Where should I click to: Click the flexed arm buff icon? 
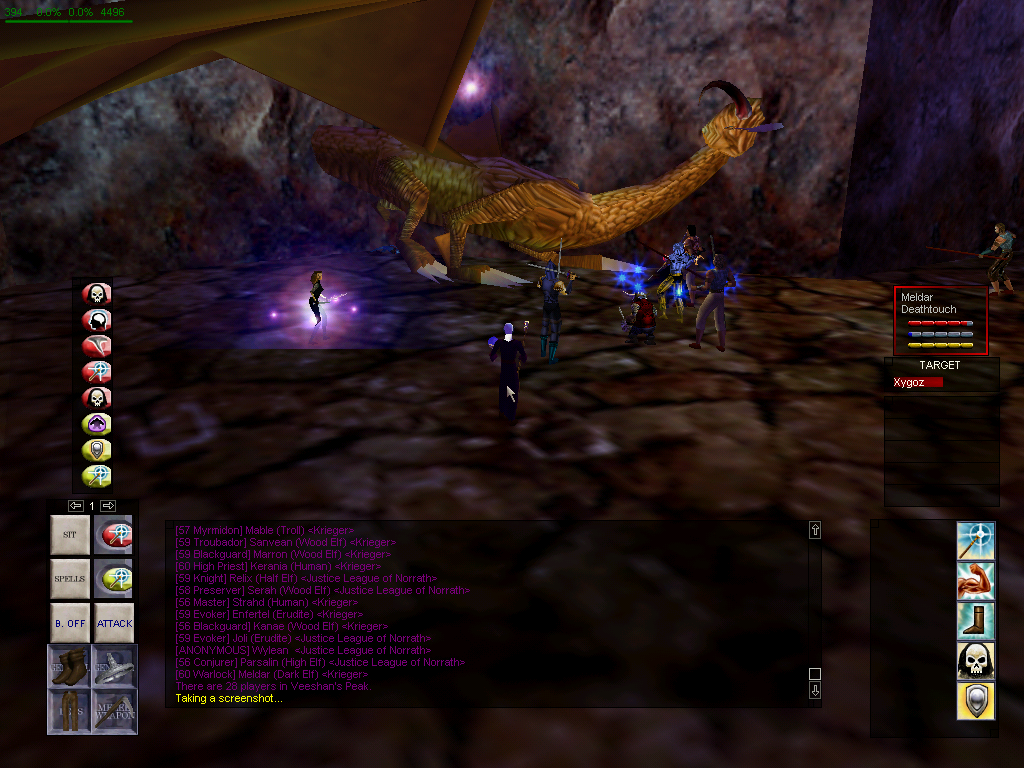976,580
